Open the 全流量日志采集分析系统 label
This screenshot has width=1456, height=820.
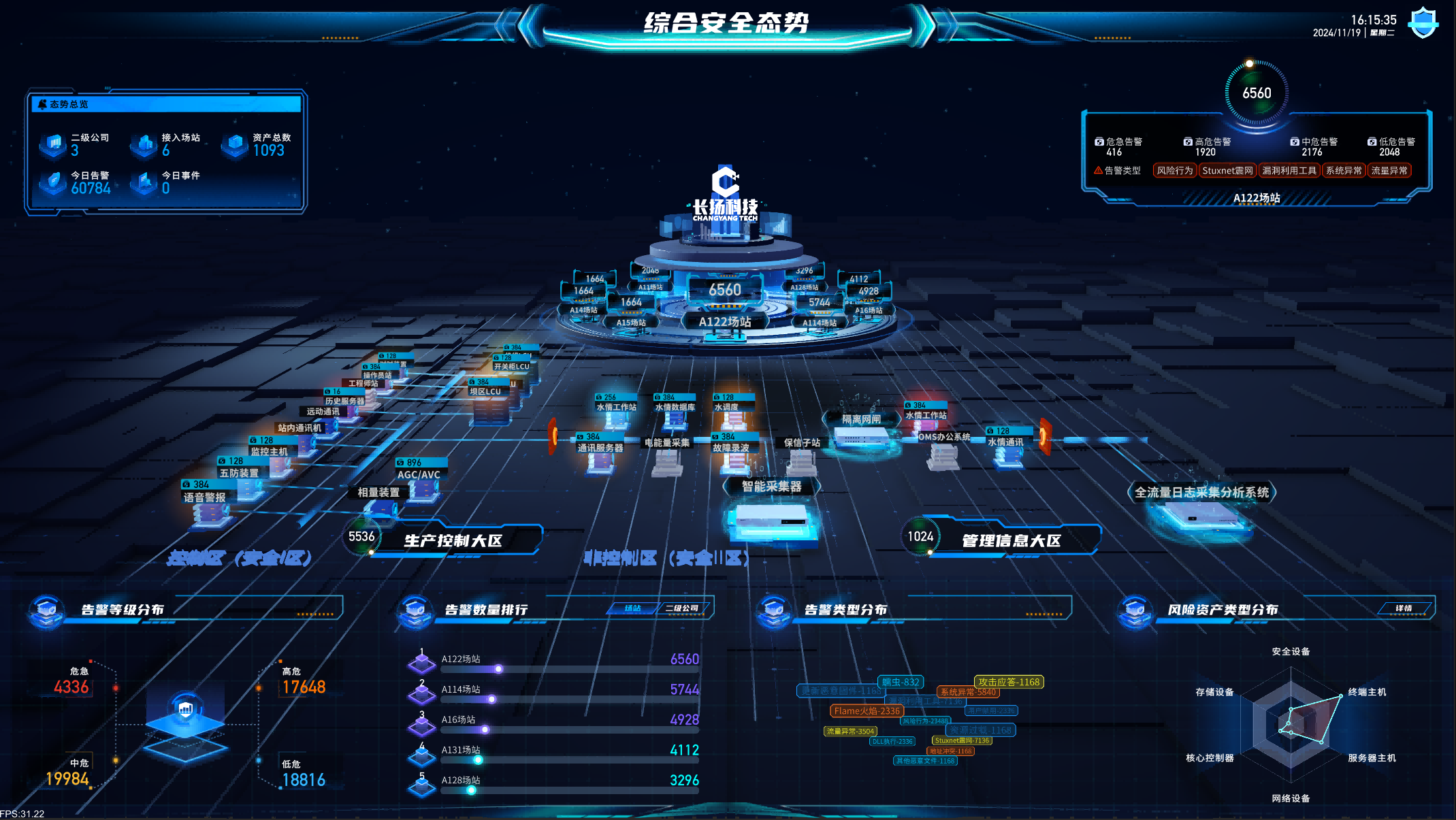pos(1201,492)
